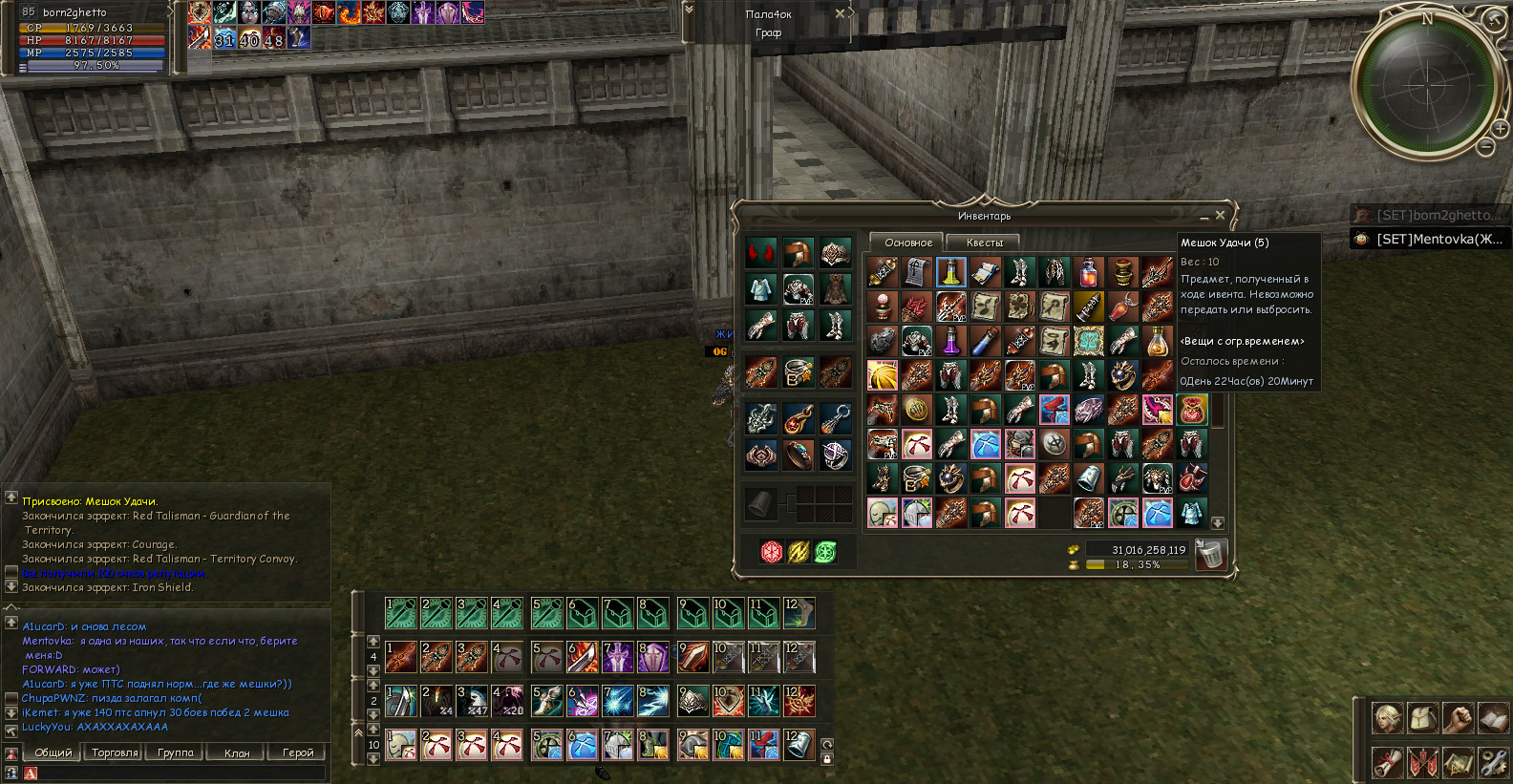Open the actions fist menu icon

(x=1458, y=718)
